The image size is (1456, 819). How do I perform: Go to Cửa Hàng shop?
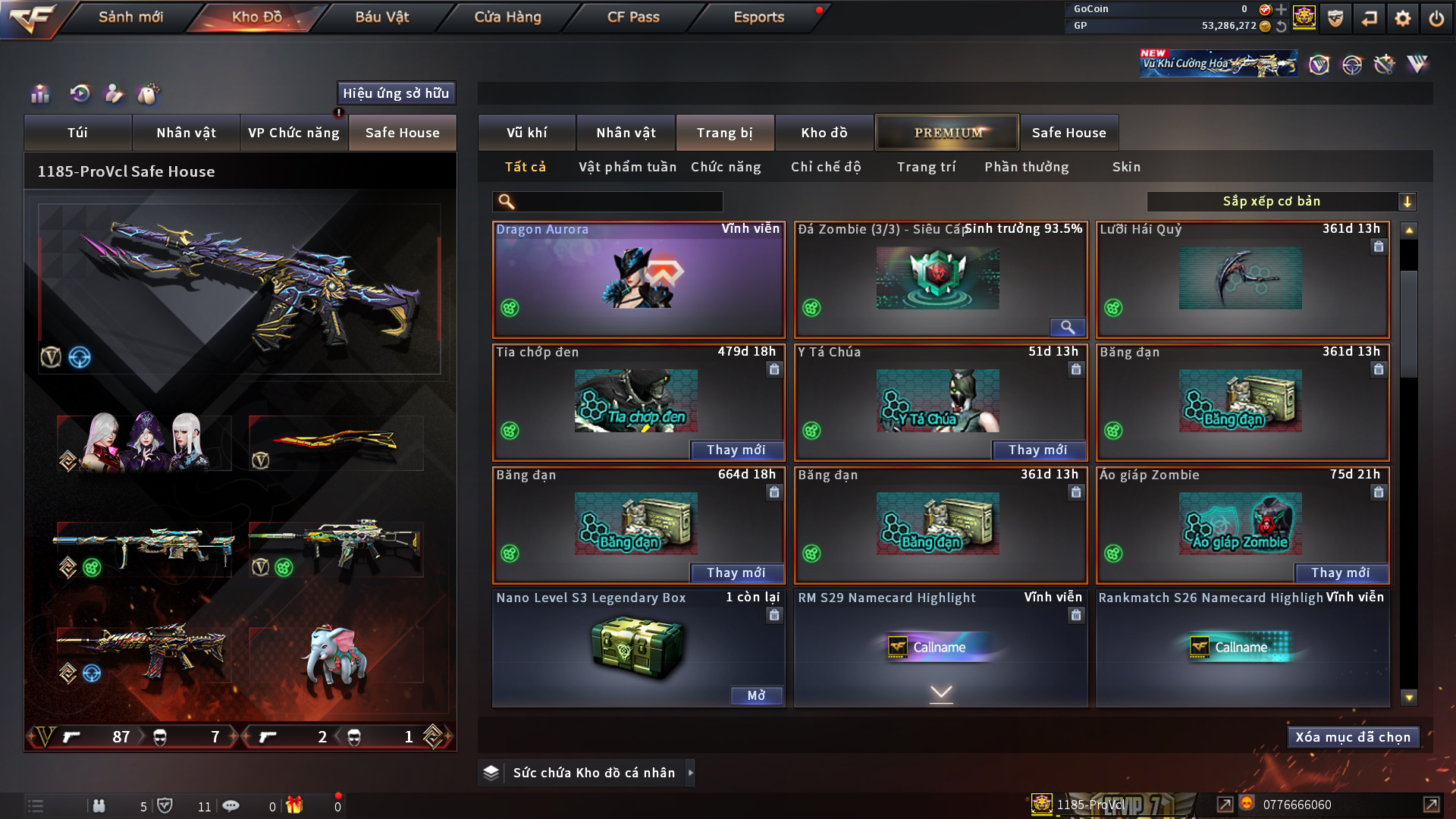point(507,17)
